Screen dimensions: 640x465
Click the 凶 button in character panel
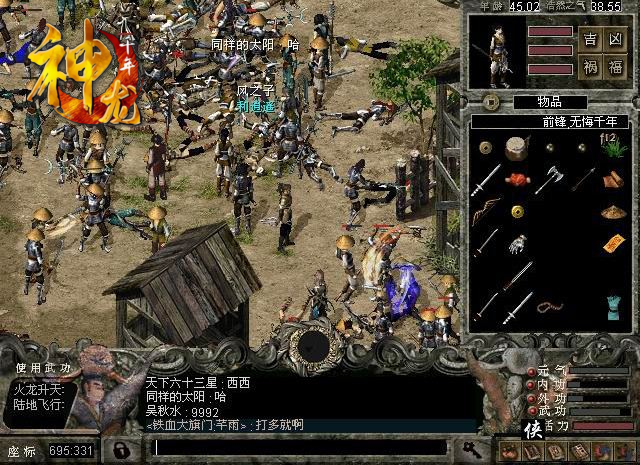[617, 40]
